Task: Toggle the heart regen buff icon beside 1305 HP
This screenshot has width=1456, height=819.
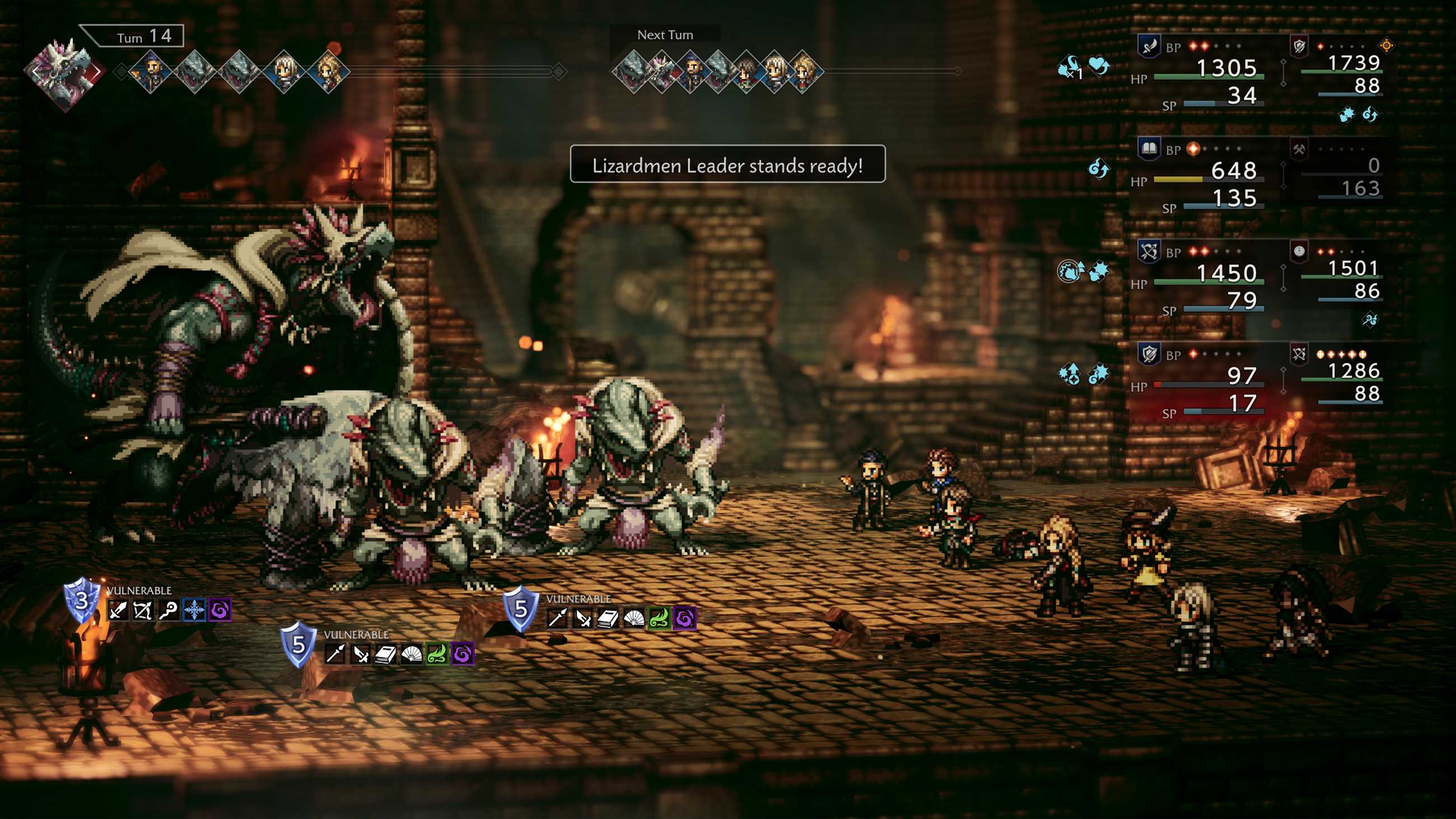Action: click(x=1098, y=66)
